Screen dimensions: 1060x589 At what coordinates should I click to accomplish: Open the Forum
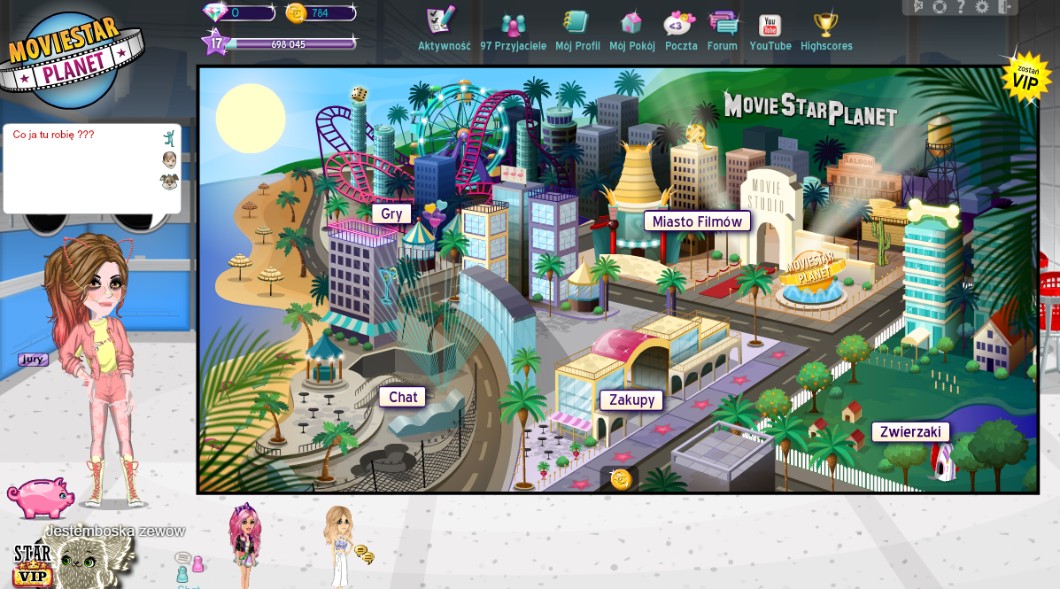click(x=722, y=29)
